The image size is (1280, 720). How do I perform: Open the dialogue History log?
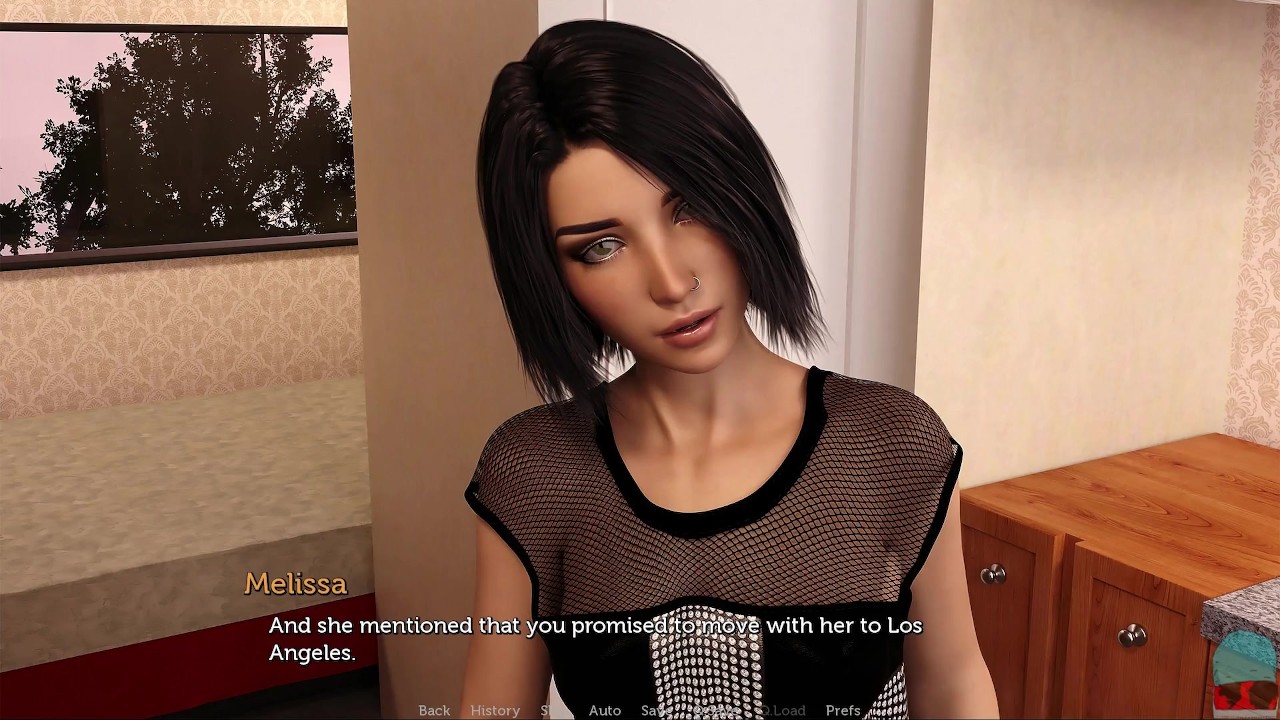pos(495,710)
